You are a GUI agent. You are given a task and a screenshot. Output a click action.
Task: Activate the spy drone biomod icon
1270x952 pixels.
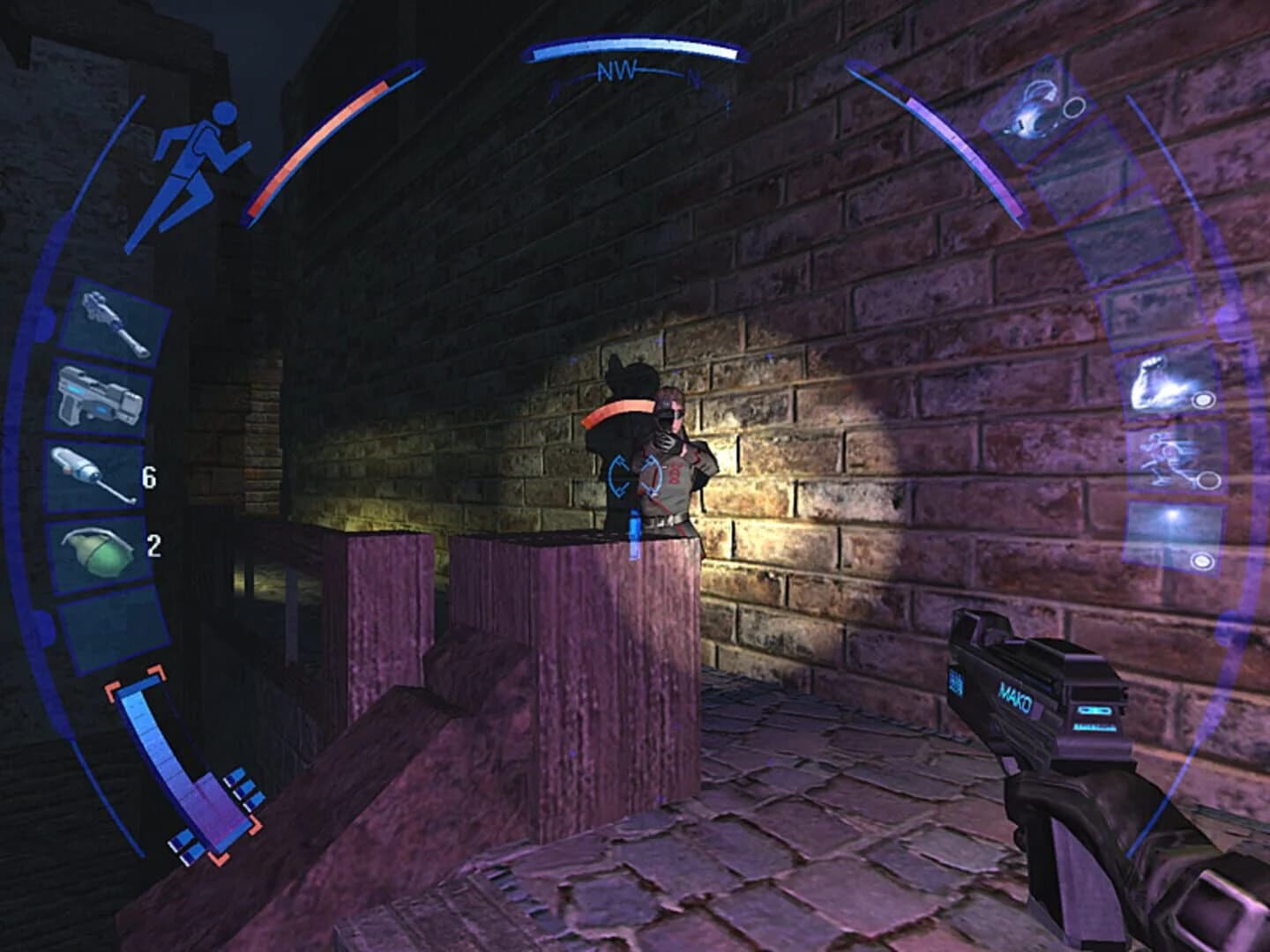pos(1164,458)
